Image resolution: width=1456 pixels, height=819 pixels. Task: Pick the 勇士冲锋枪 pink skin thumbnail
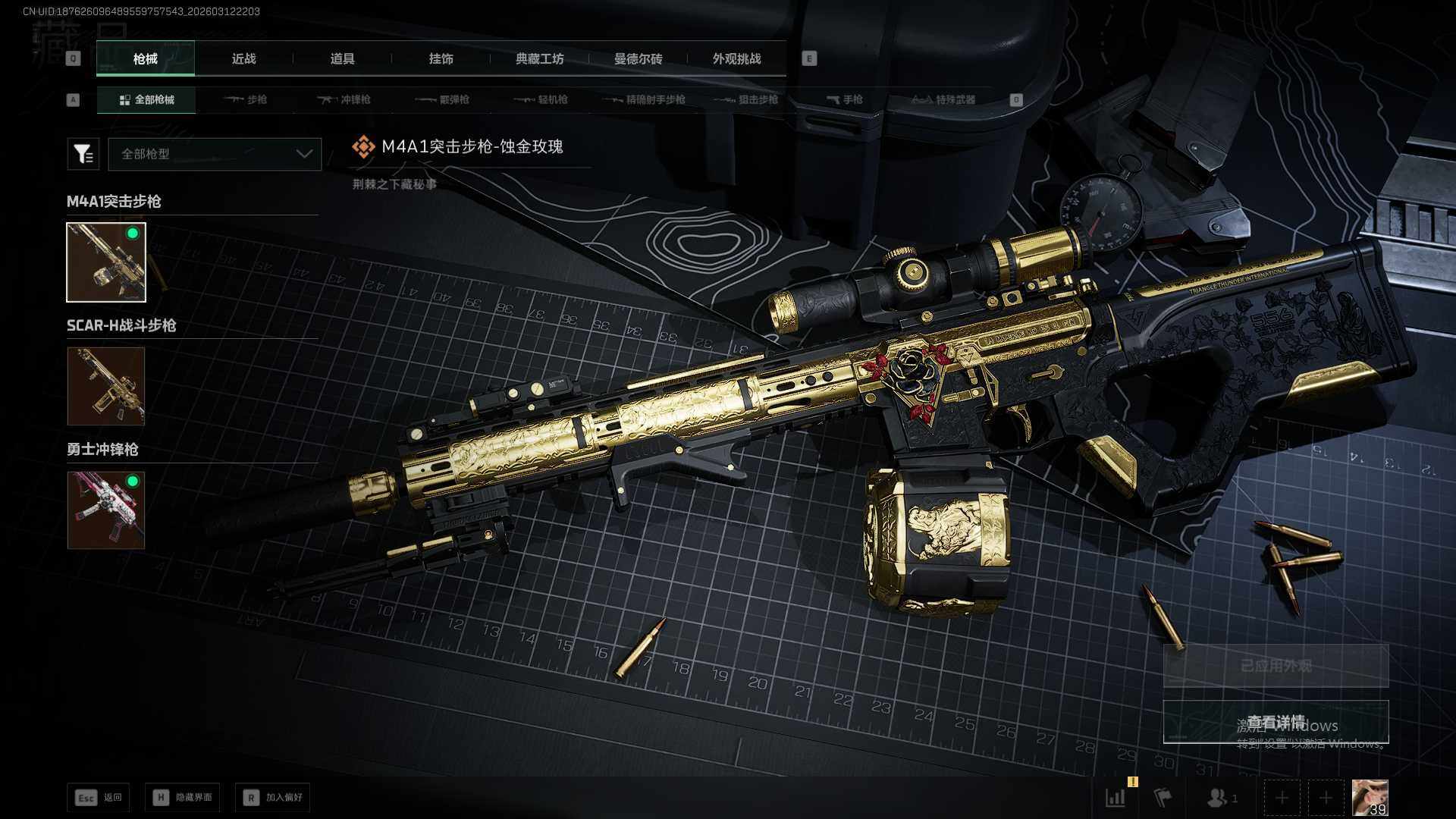pyautogui.click(x=106, y=510)
